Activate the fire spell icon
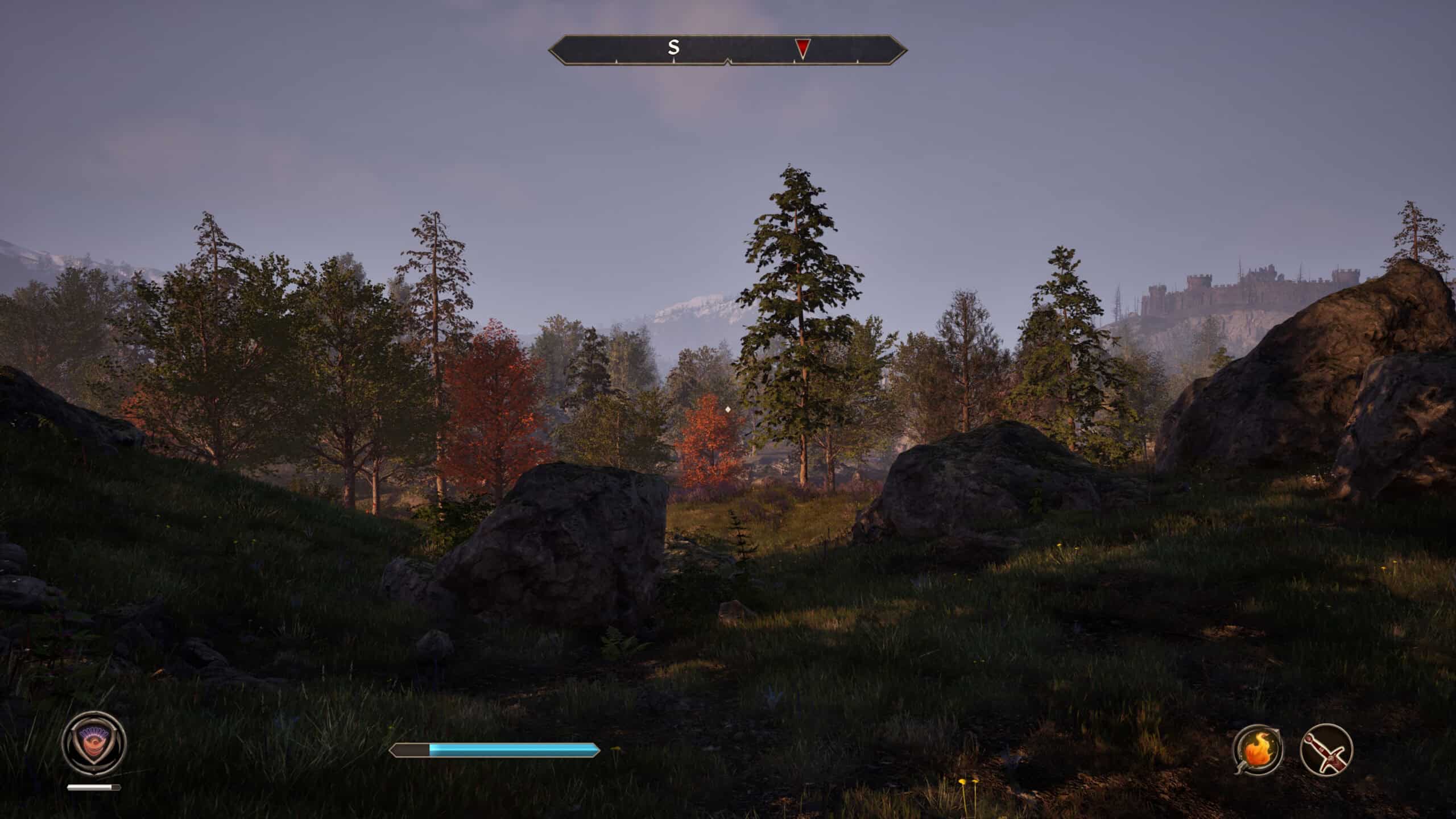 pyautogui.click(x=1258, y=749)
